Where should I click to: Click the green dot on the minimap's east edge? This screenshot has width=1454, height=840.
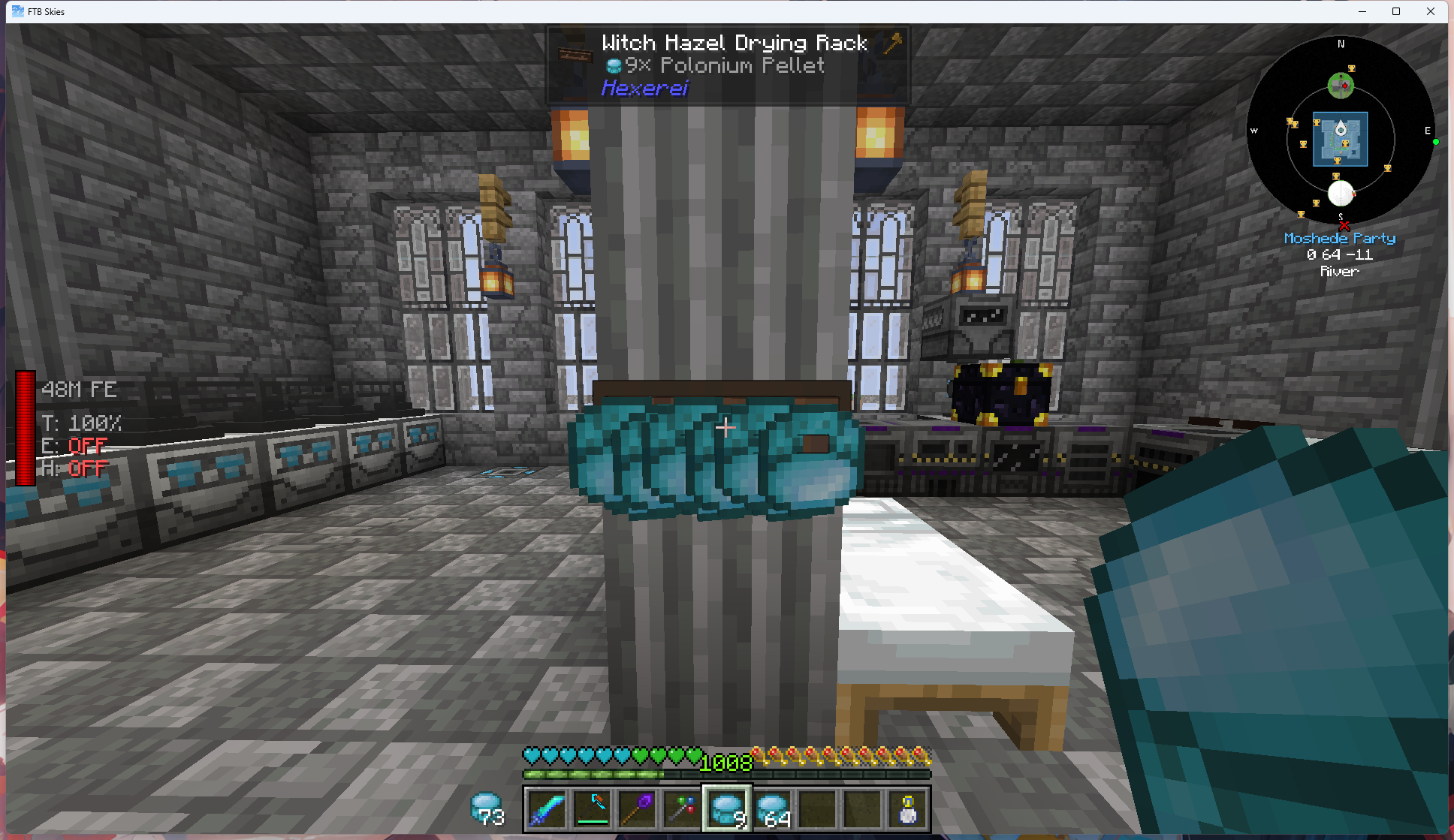[1435, 141]
